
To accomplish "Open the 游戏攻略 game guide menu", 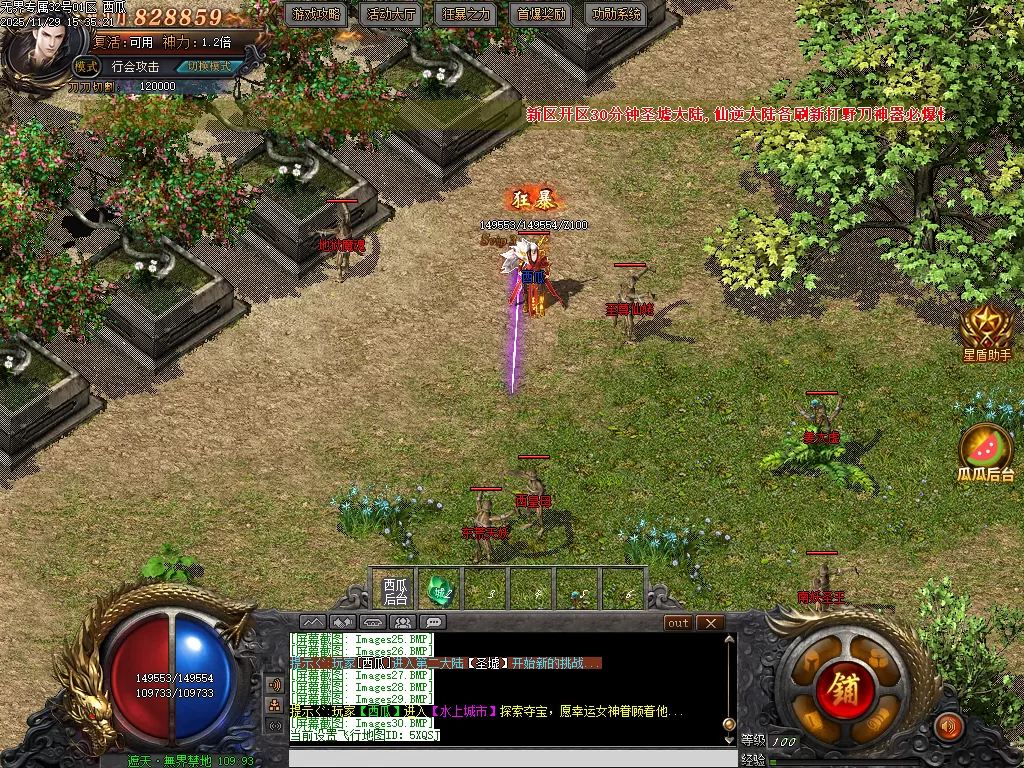I will (317, 15).
